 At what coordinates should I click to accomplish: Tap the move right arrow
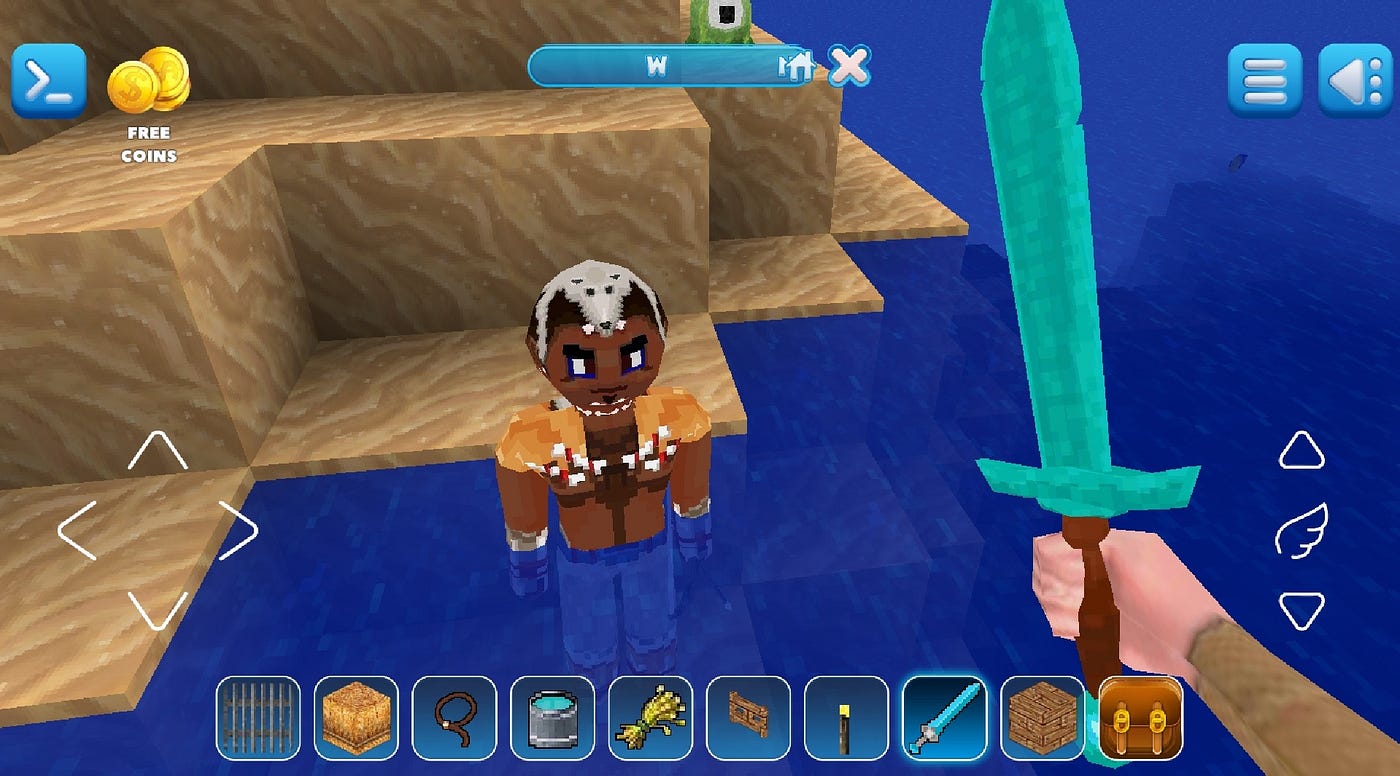coord(238,530)
